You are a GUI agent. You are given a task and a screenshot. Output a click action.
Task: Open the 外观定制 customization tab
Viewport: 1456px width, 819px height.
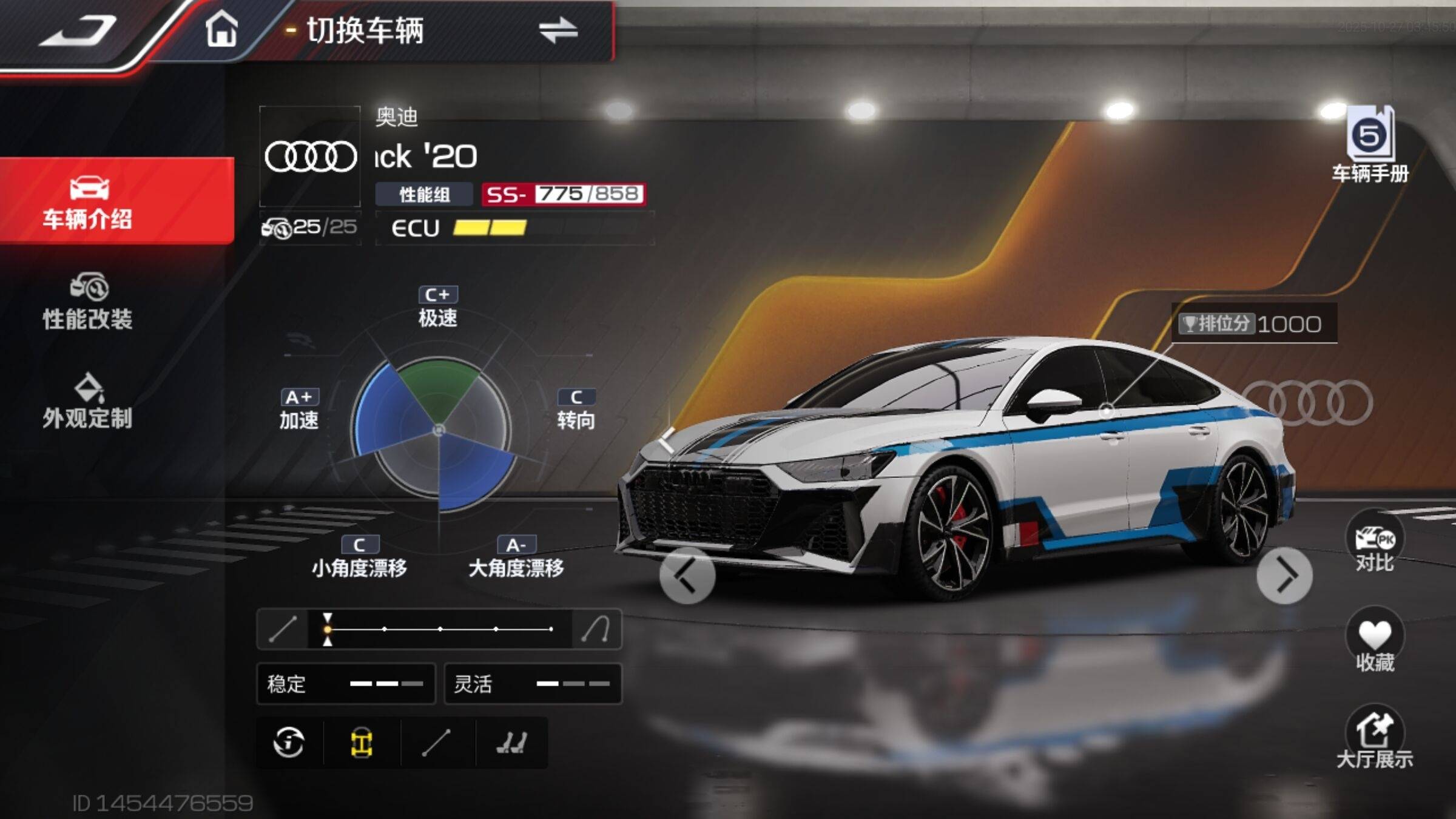88,402
